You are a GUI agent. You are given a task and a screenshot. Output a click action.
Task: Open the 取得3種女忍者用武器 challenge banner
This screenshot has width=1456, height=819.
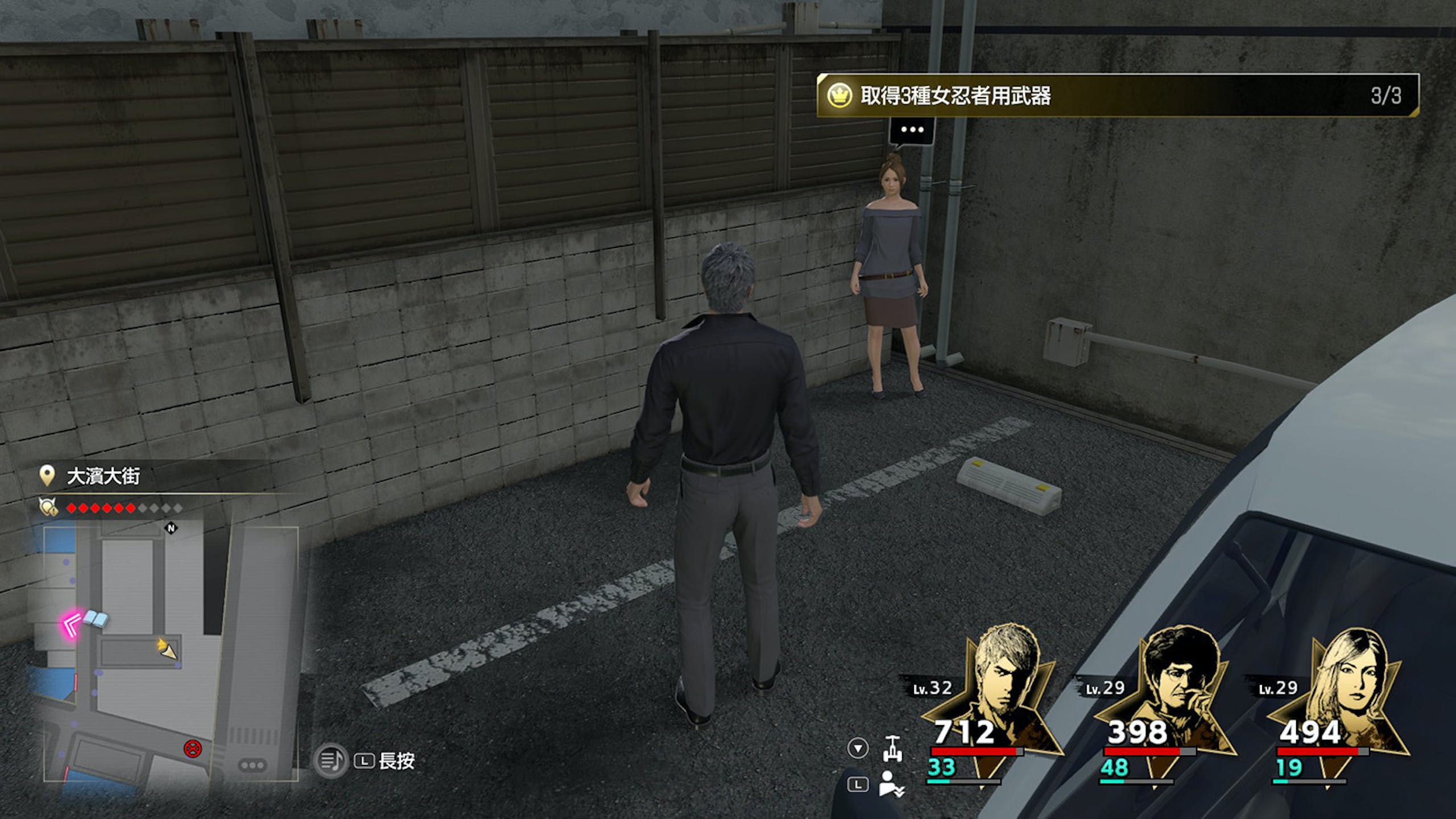pyautogui.click(x=1118, y=96)
